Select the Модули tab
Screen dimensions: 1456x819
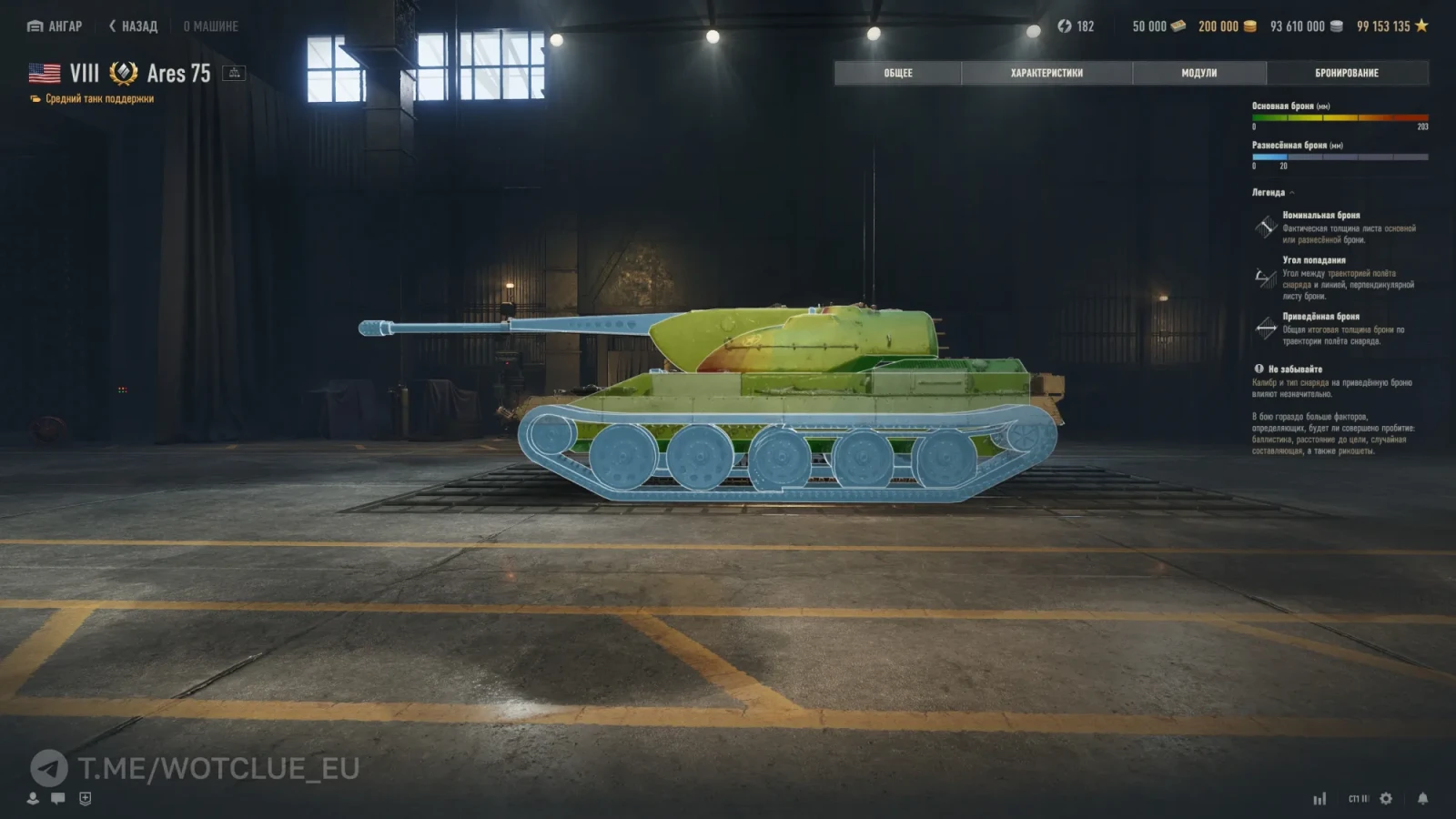coord(1198,73)
